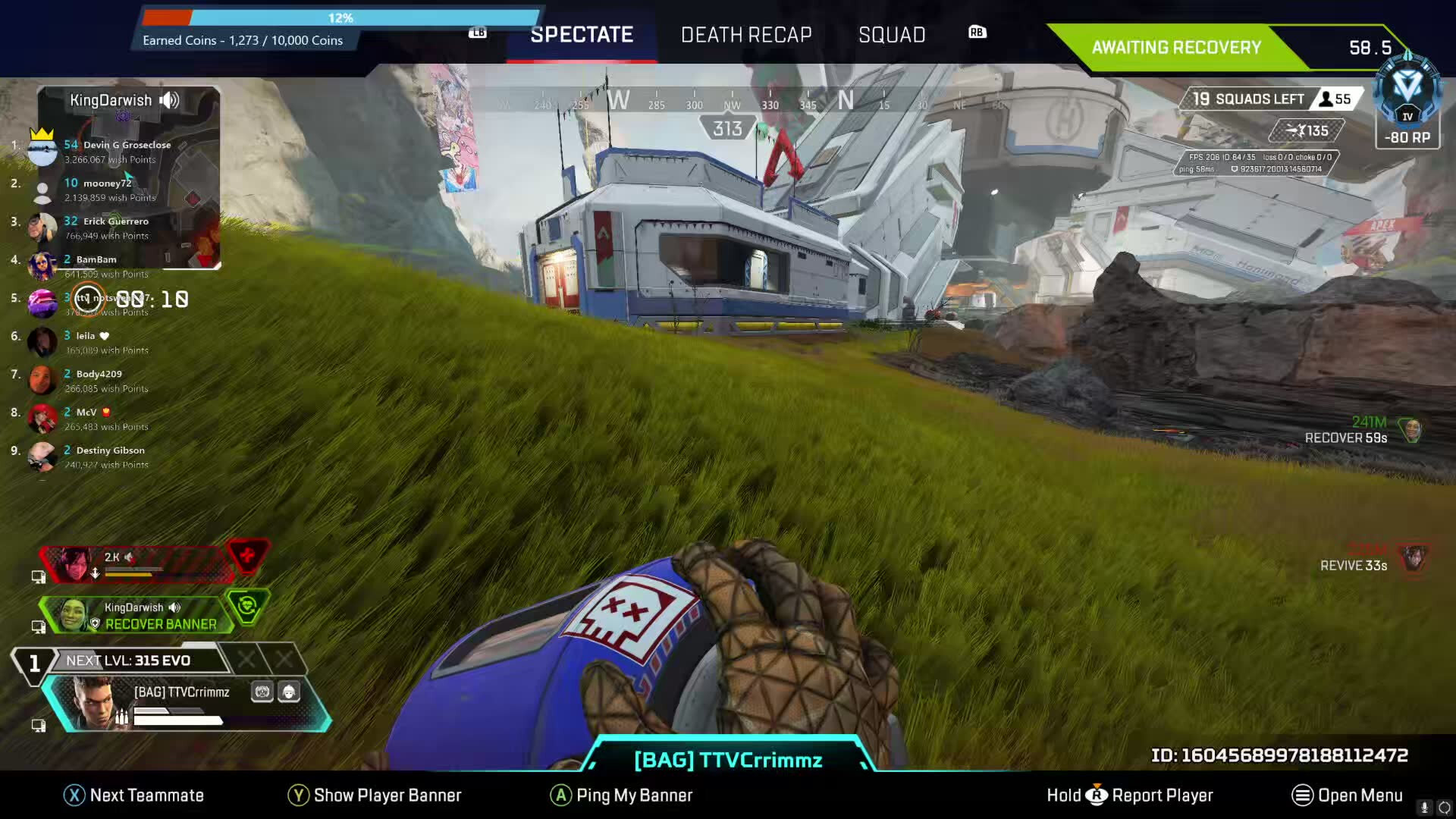Select the KingDarwish Recover Banner teammate card
The width and height of the screenshot is (1456, 819).
(x=144, y=615)
